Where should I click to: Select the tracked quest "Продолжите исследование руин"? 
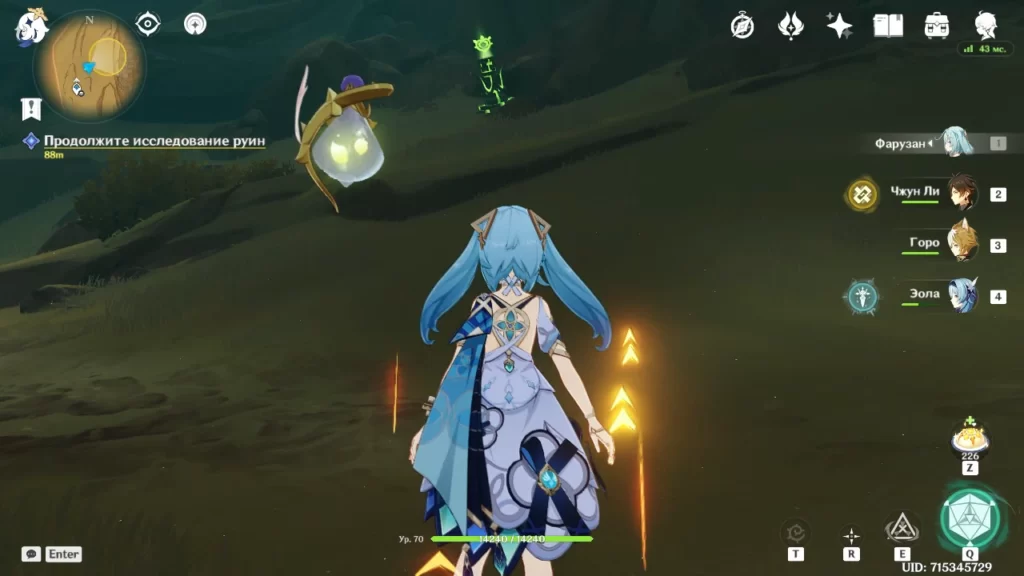coord(154,141)
